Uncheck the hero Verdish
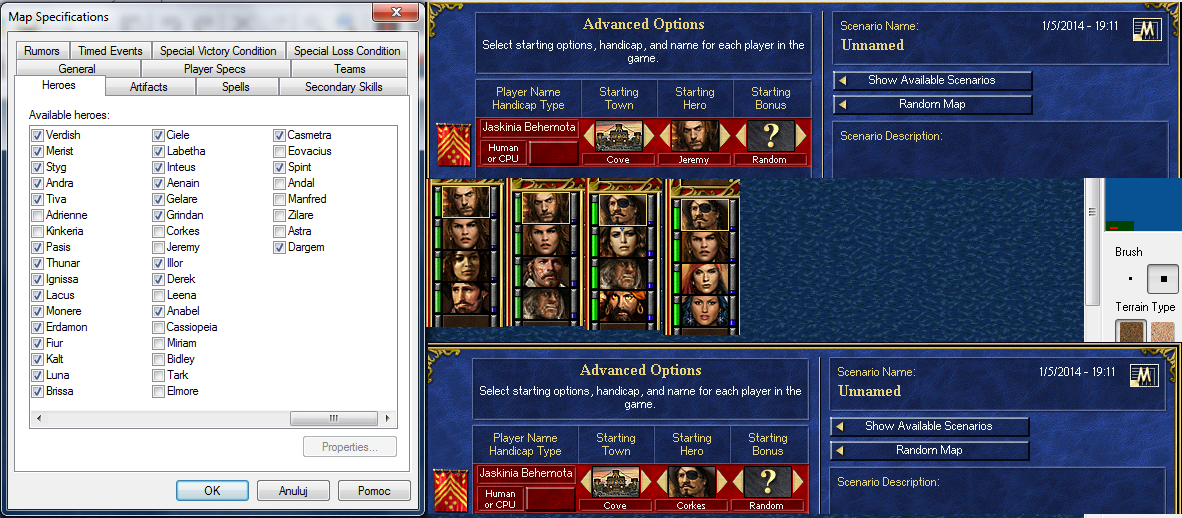 pyautogui.click(x=37, y=135)
